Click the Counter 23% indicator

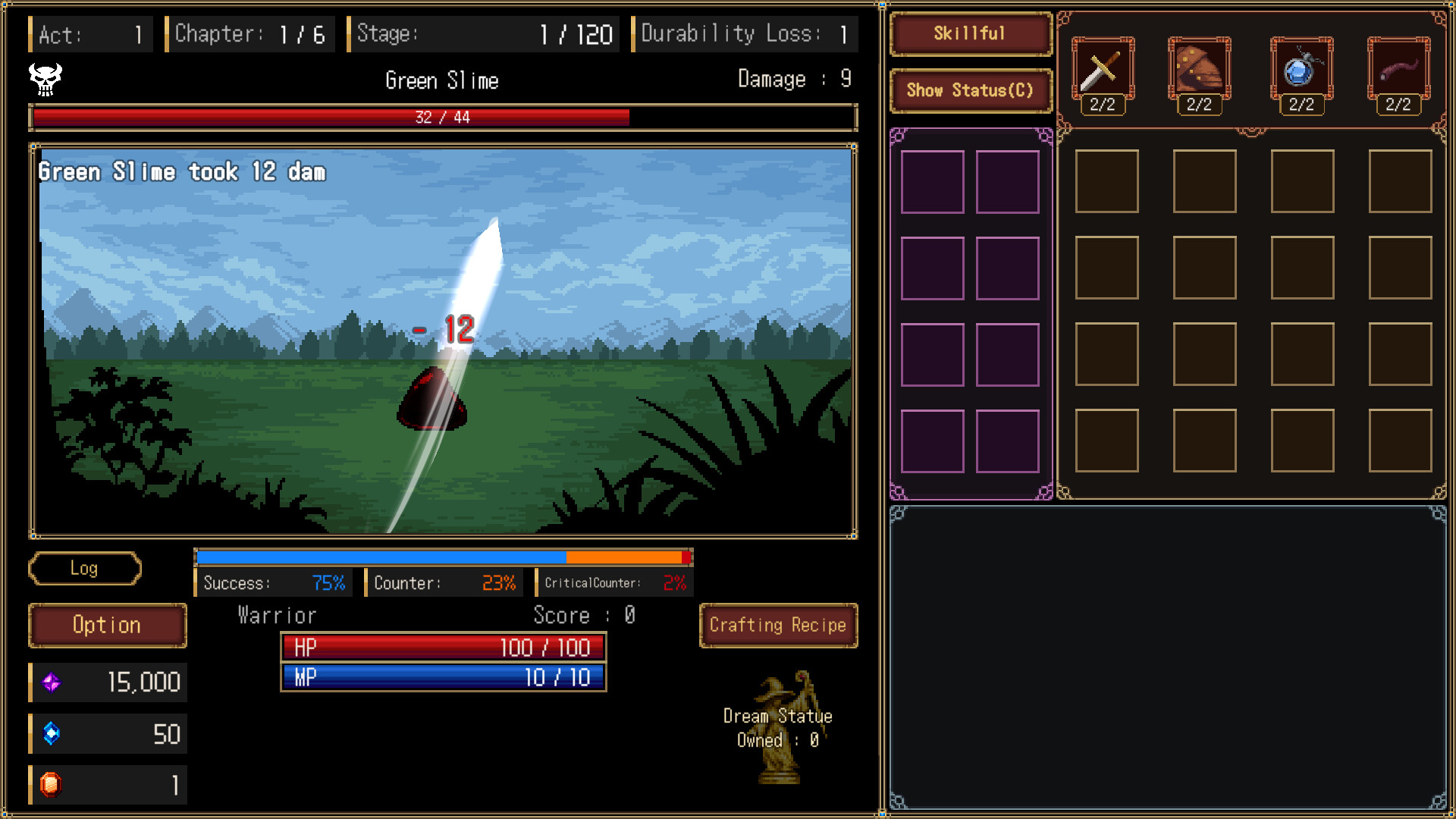coord(444,582)
